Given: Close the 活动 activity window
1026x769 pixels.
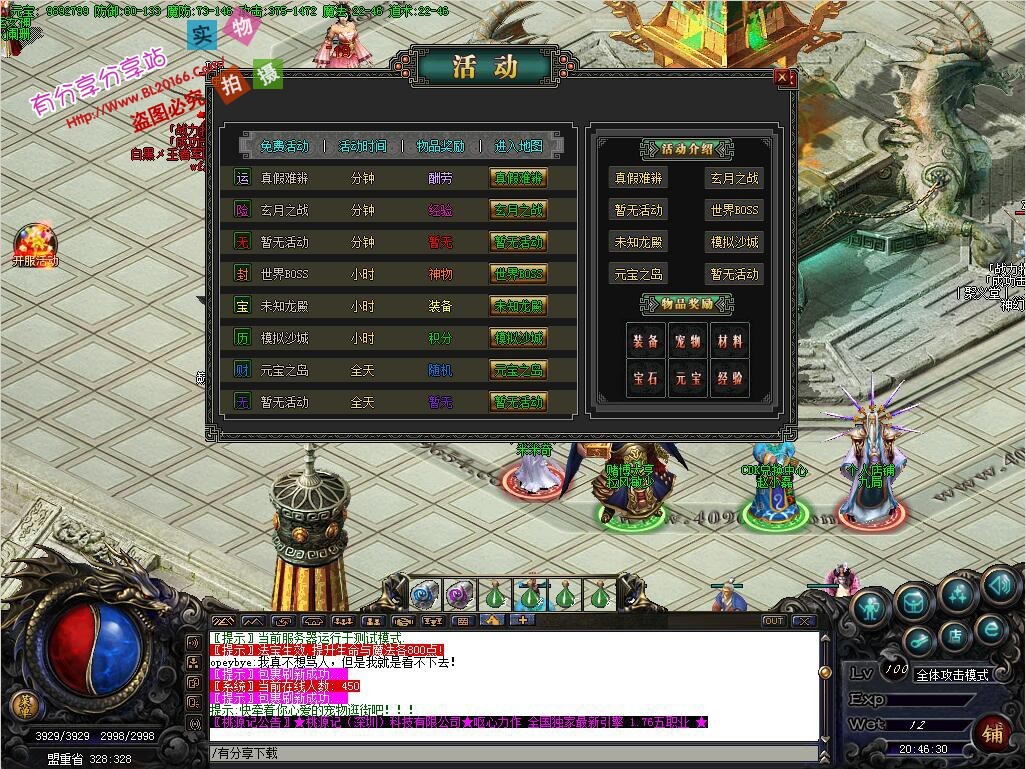Looking at the screenshot, I should [x=783, y=79].
